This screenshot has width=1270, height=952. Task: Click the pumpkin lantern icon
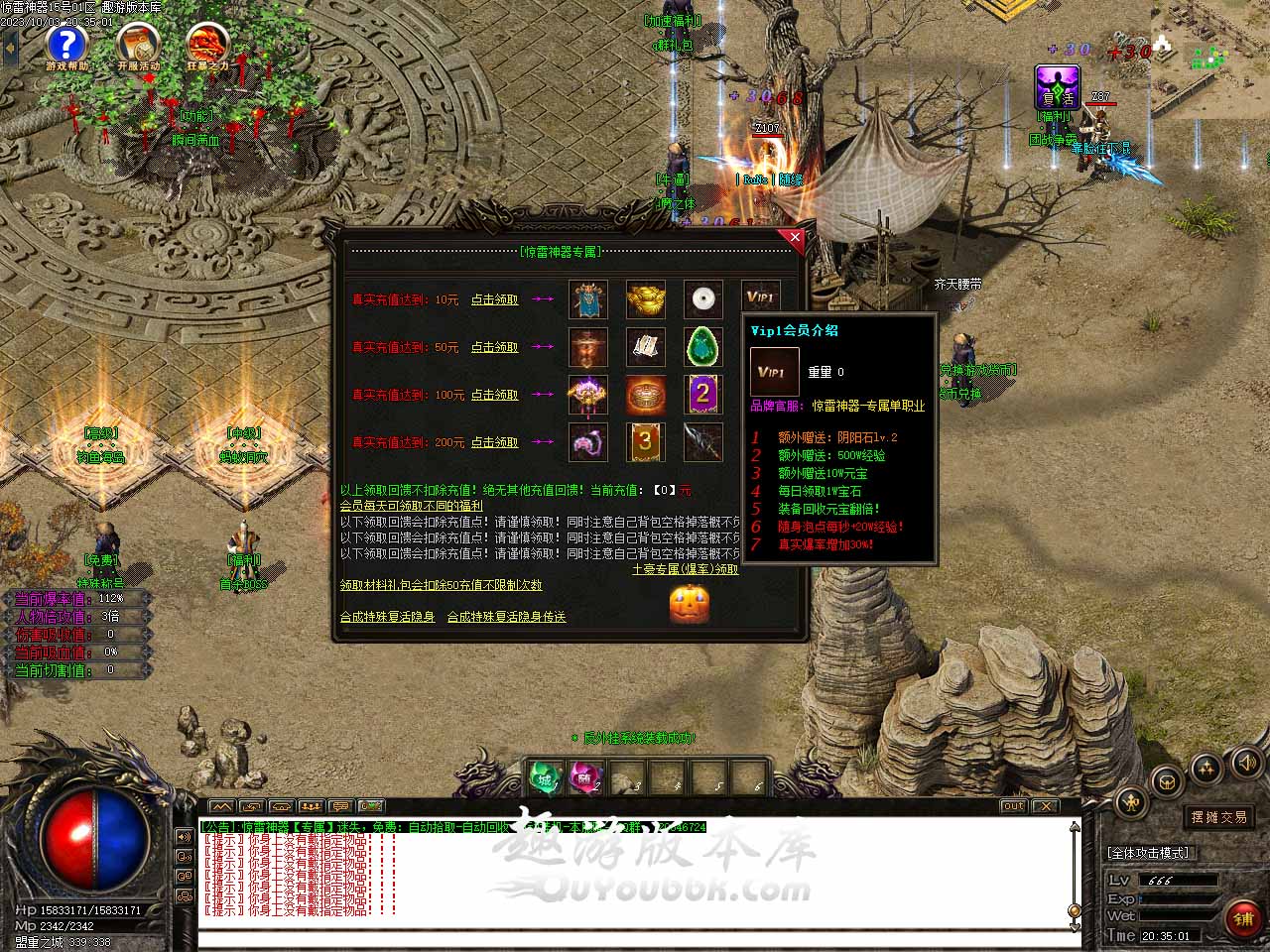pos(689,603)
